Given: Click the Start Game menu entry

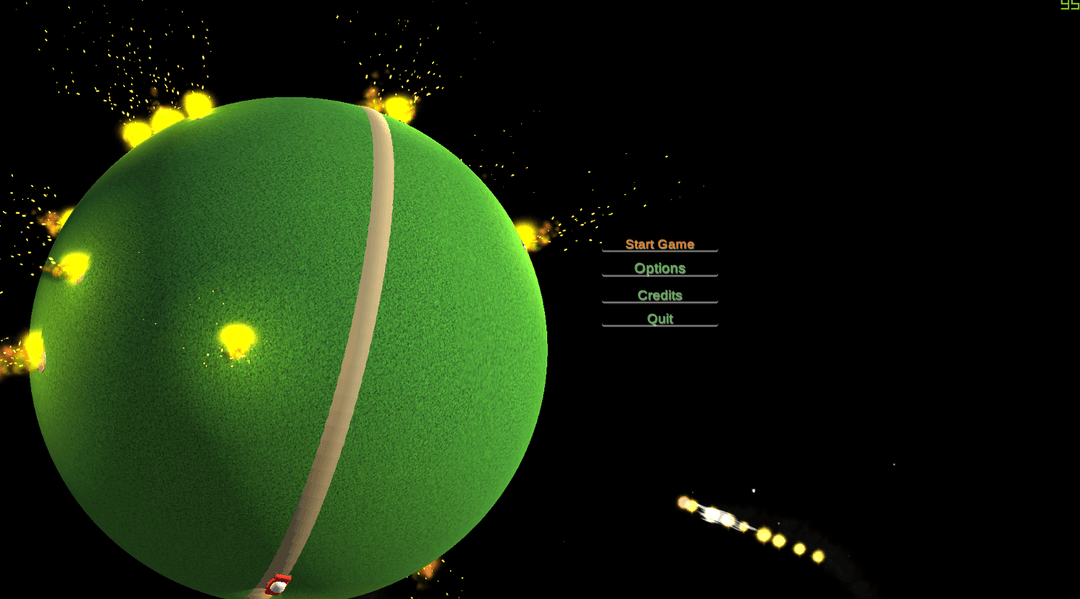Looking at the screenshot, I should pos(659,244).
